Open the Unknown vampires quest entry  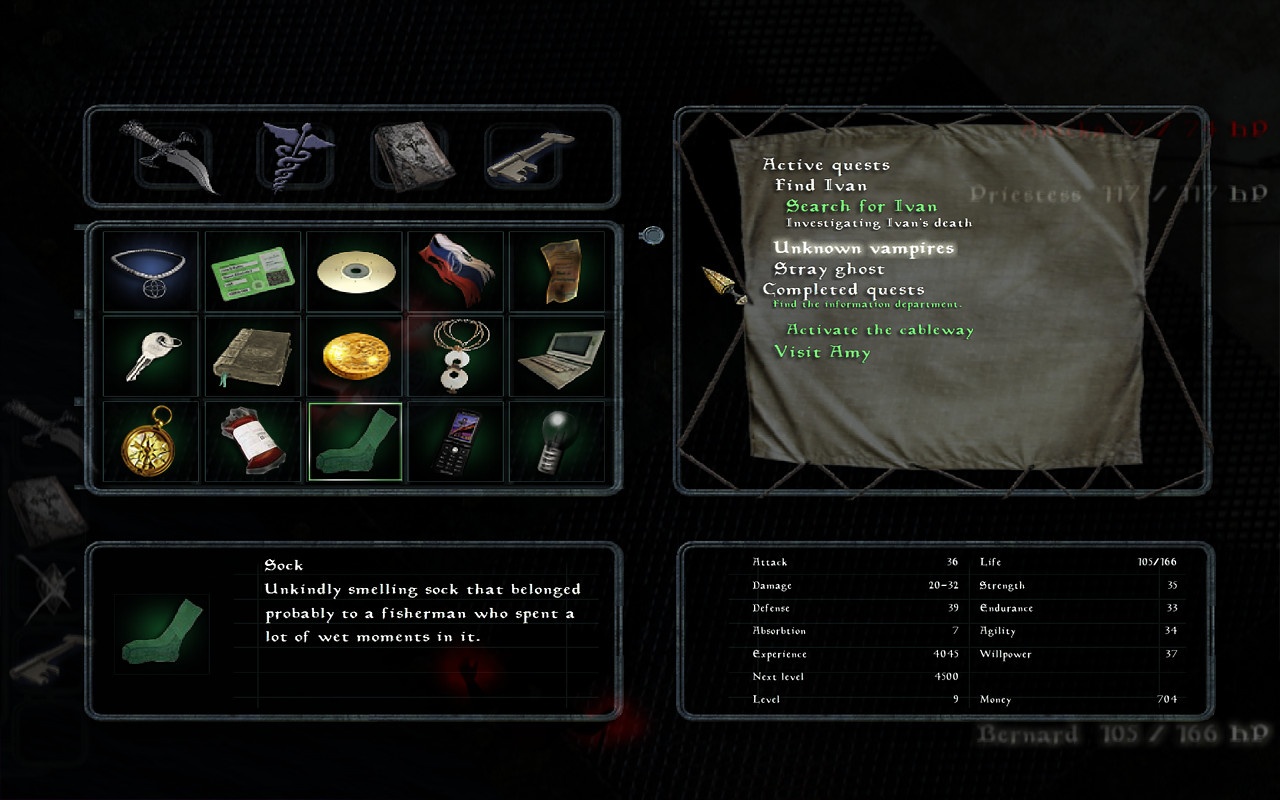(864, 248)
